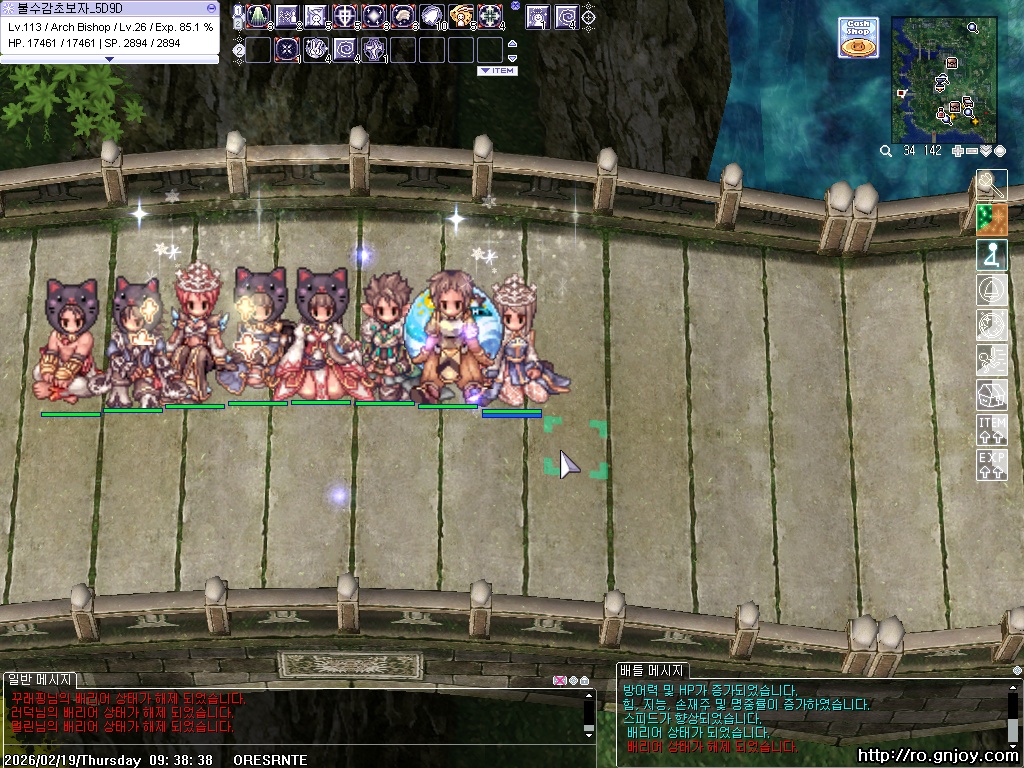Zoom out the minimap with the minus button

(x=972, y=151)
